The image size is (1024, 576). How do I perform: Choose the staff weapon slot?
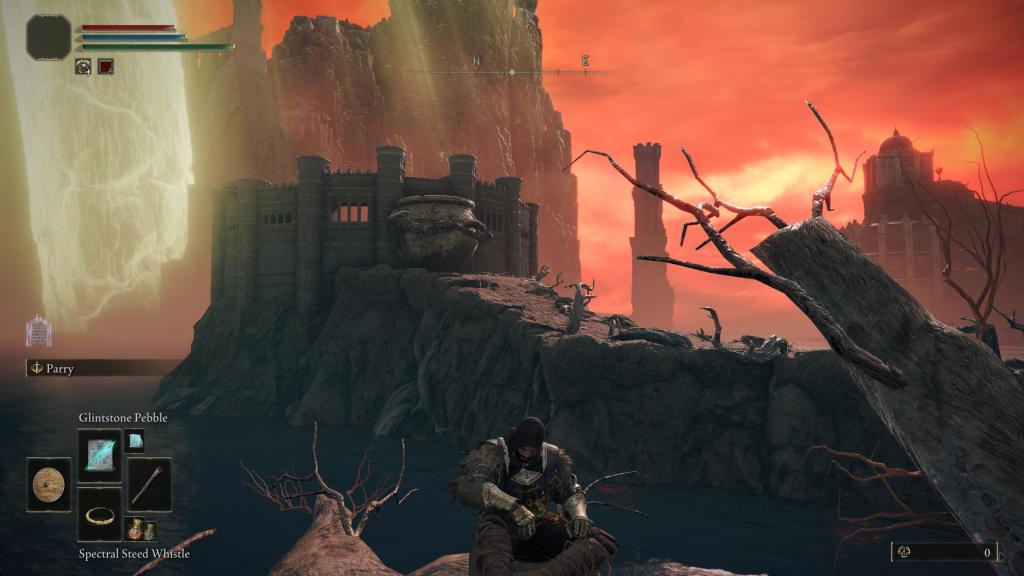point(150,485)
